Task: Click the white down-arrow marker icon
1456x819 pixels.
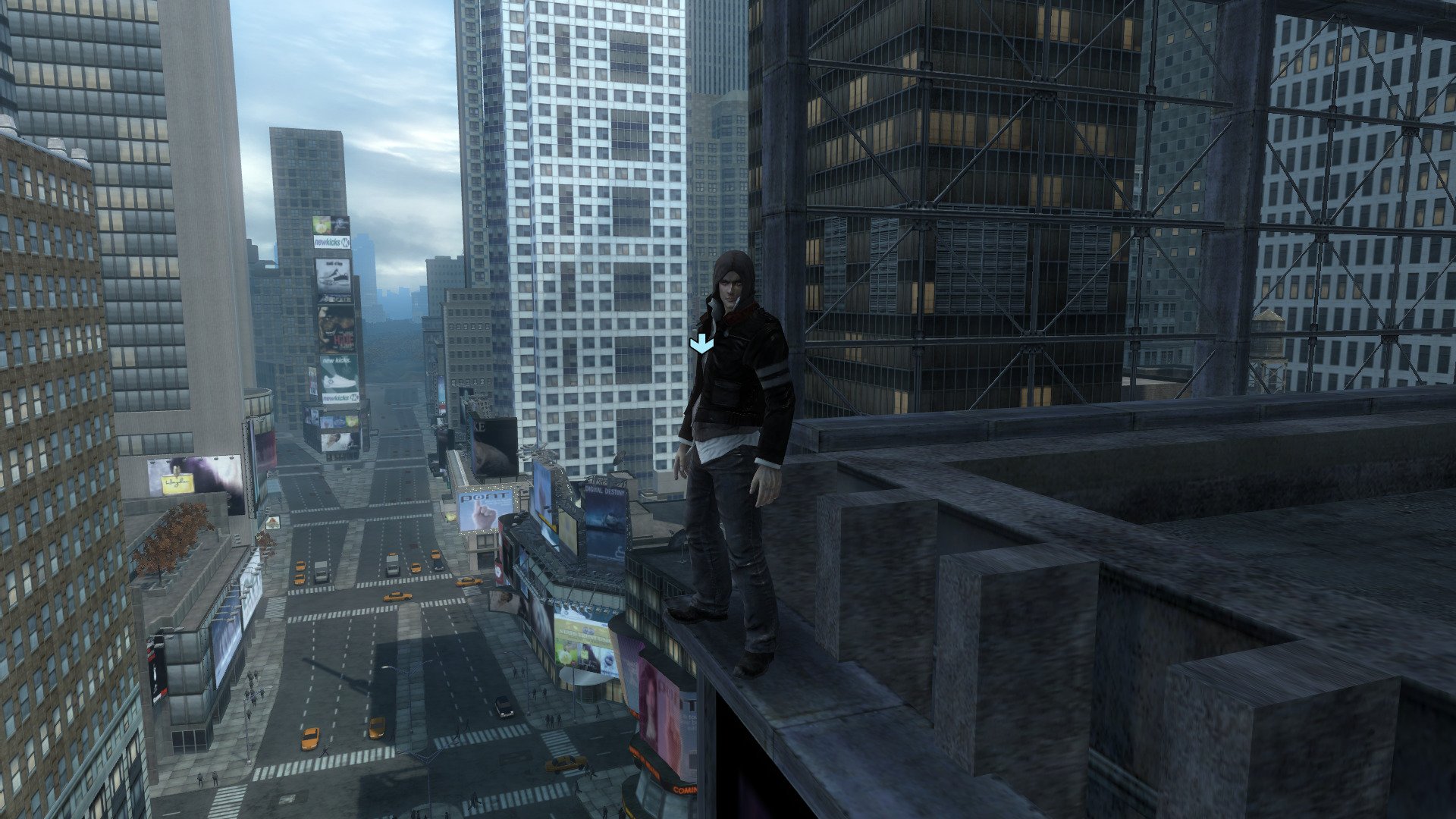Action: pyautogui.click(x=701, y=345)
